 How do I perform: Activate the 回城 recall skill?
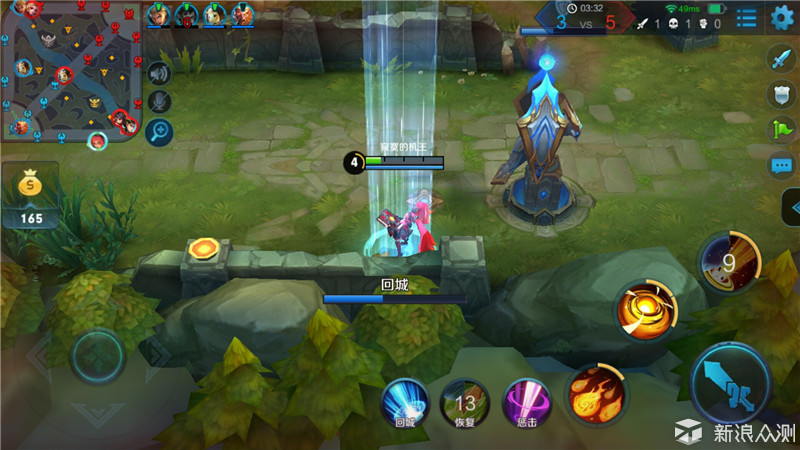coord(405,403)
